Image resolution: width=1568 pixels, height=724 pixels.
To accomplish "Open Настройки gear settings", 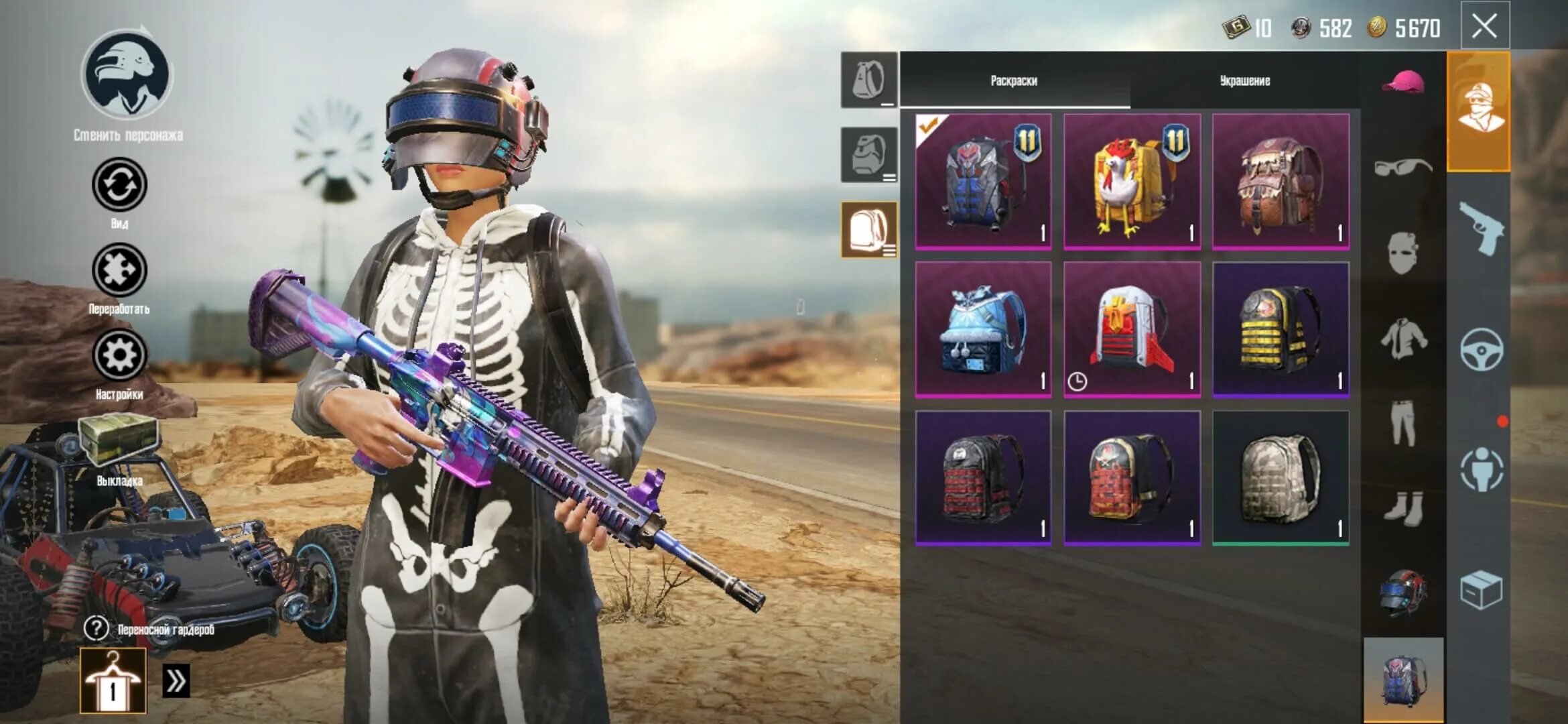I will click(119, 355).
